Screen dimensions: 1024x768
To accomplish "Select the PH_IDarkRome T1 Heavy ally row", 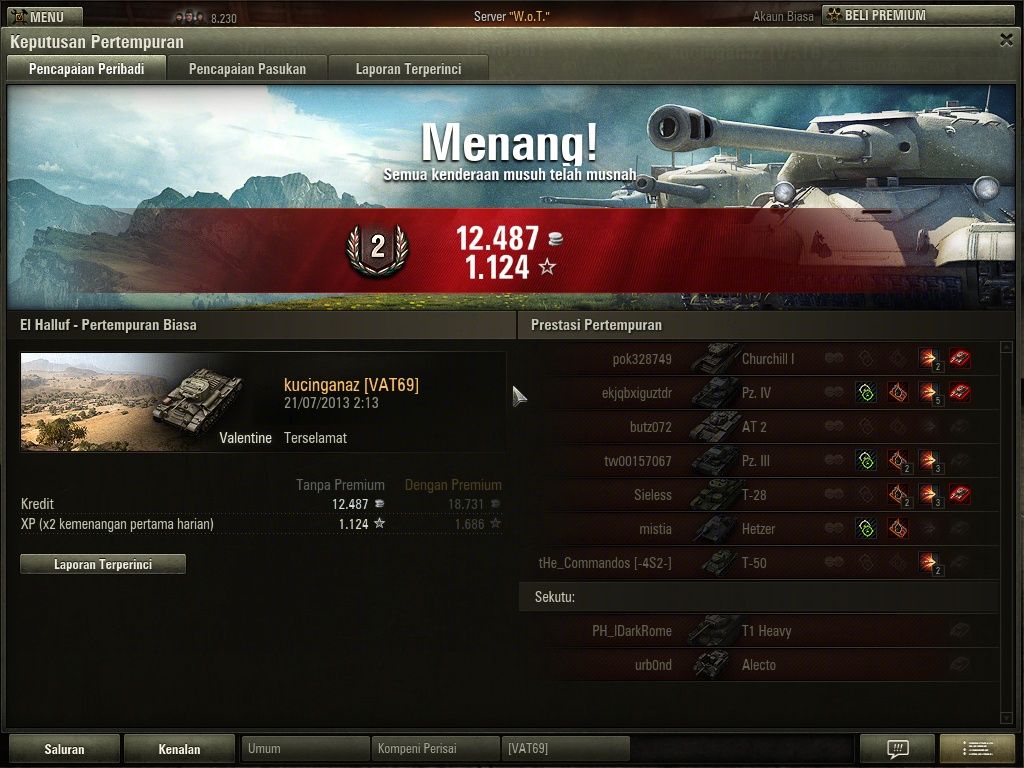I will click(758, 631).
